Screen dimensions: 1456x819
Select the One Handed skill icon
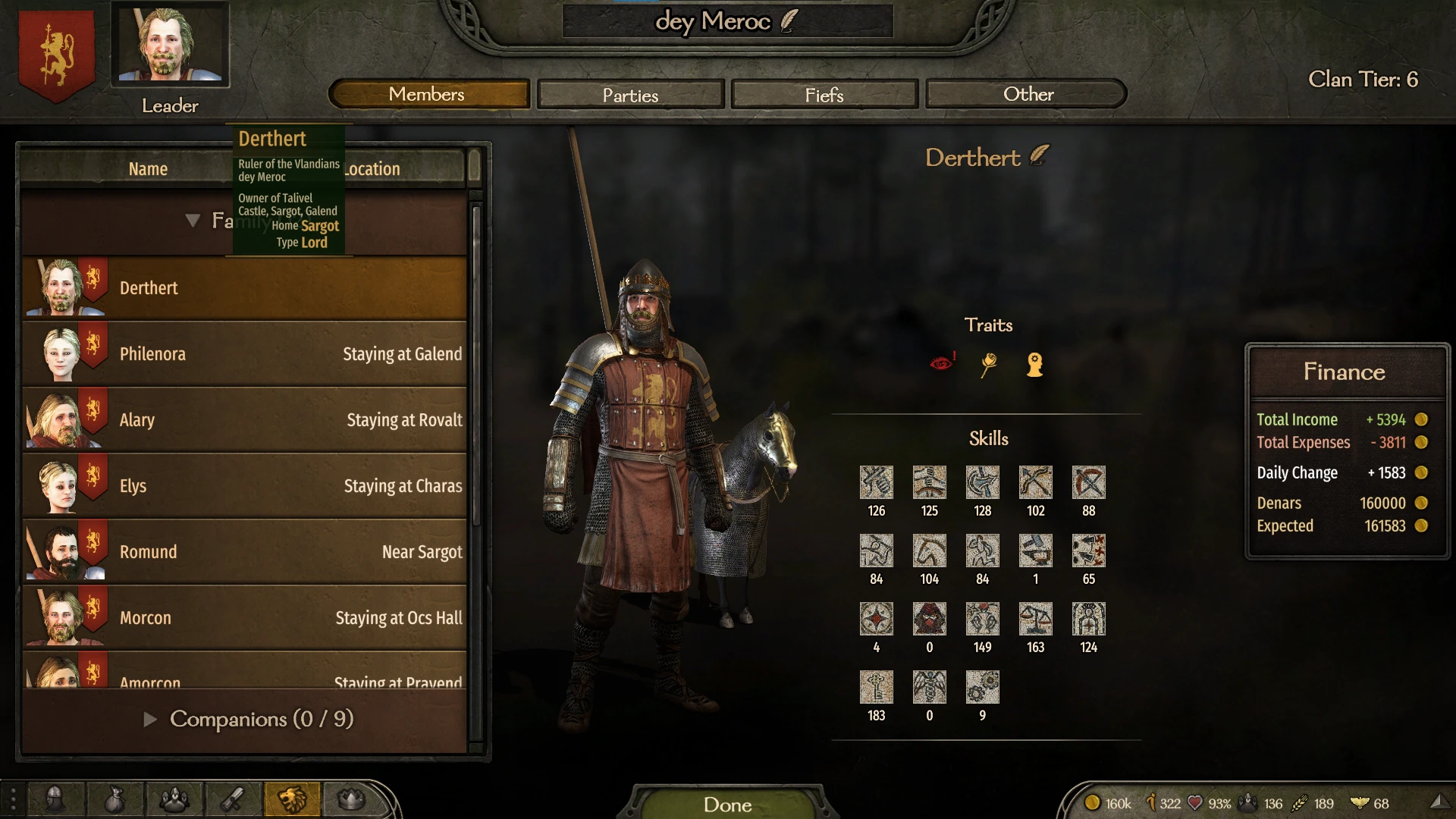(877, 482)
